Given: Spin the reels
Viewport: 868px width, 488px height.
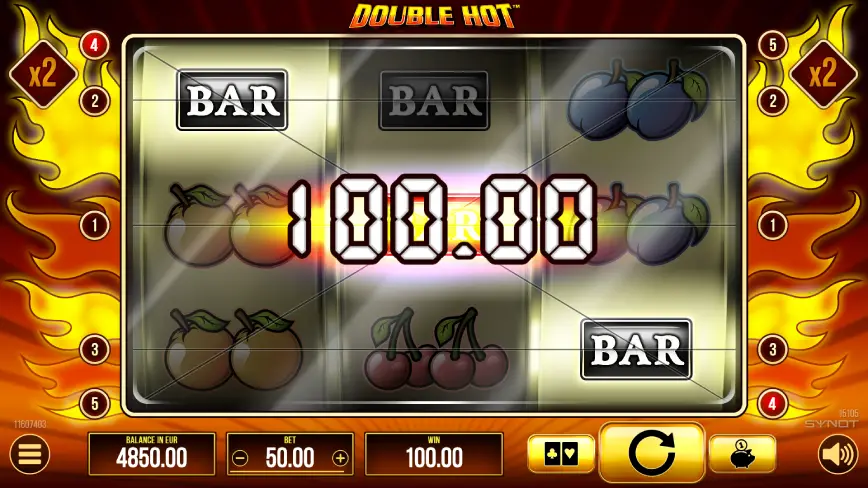Looking at the screenshot, I should [x=651, y=454].
